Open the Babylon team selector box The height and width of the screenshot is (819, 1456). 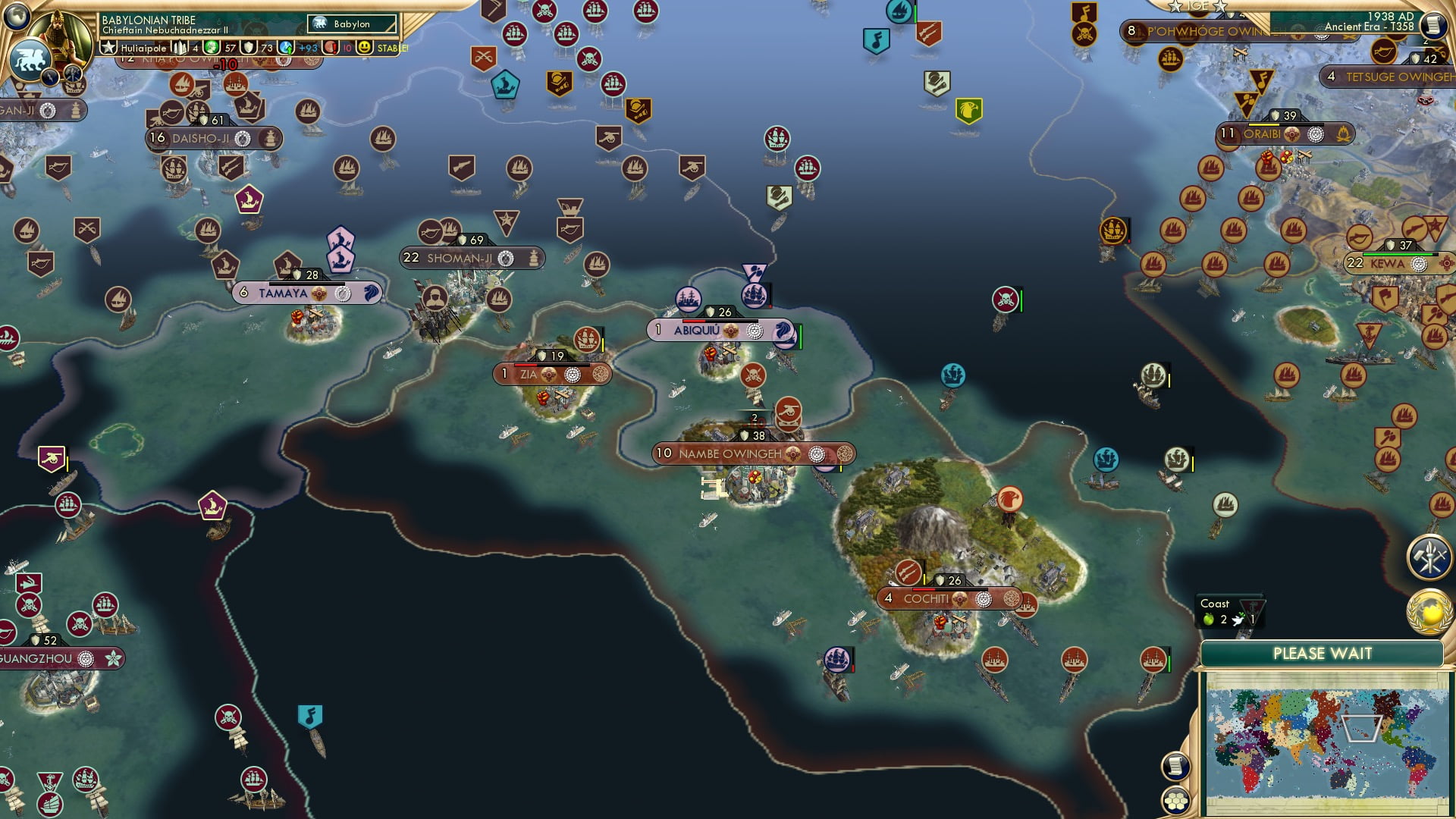tap(352, 24)
